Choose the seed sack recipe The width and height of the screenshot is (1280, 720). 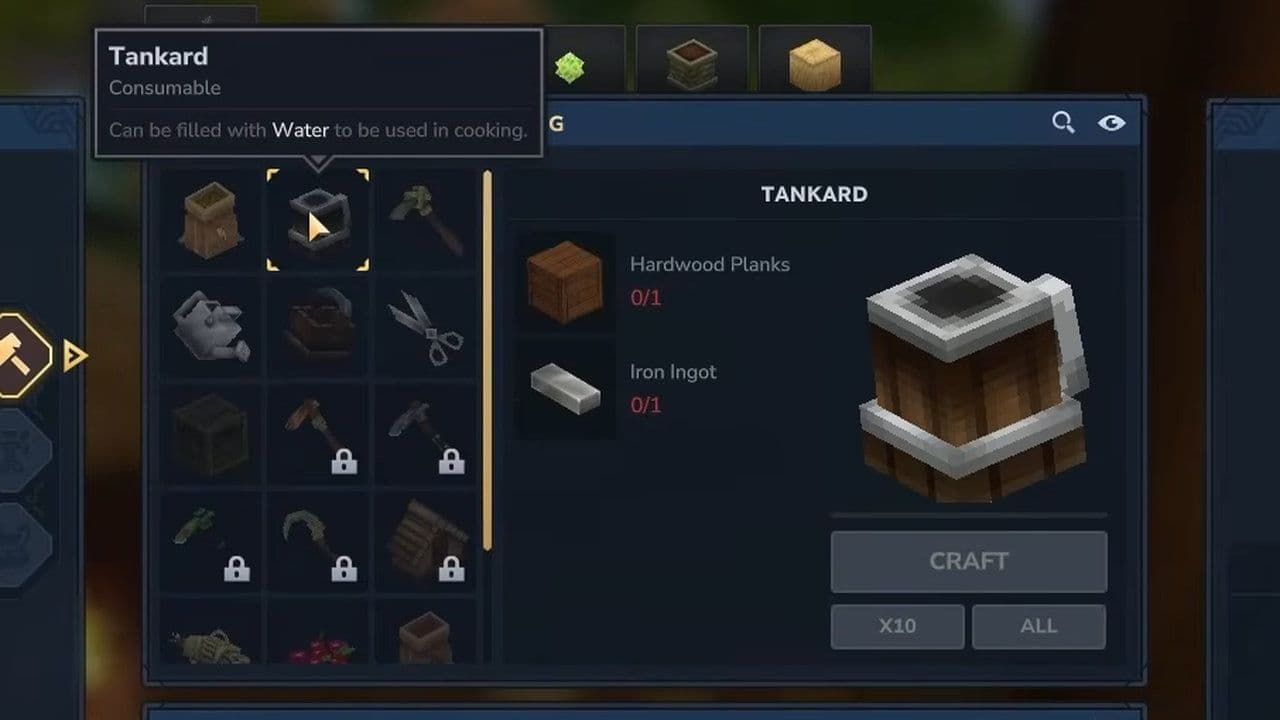coord(210,219)
